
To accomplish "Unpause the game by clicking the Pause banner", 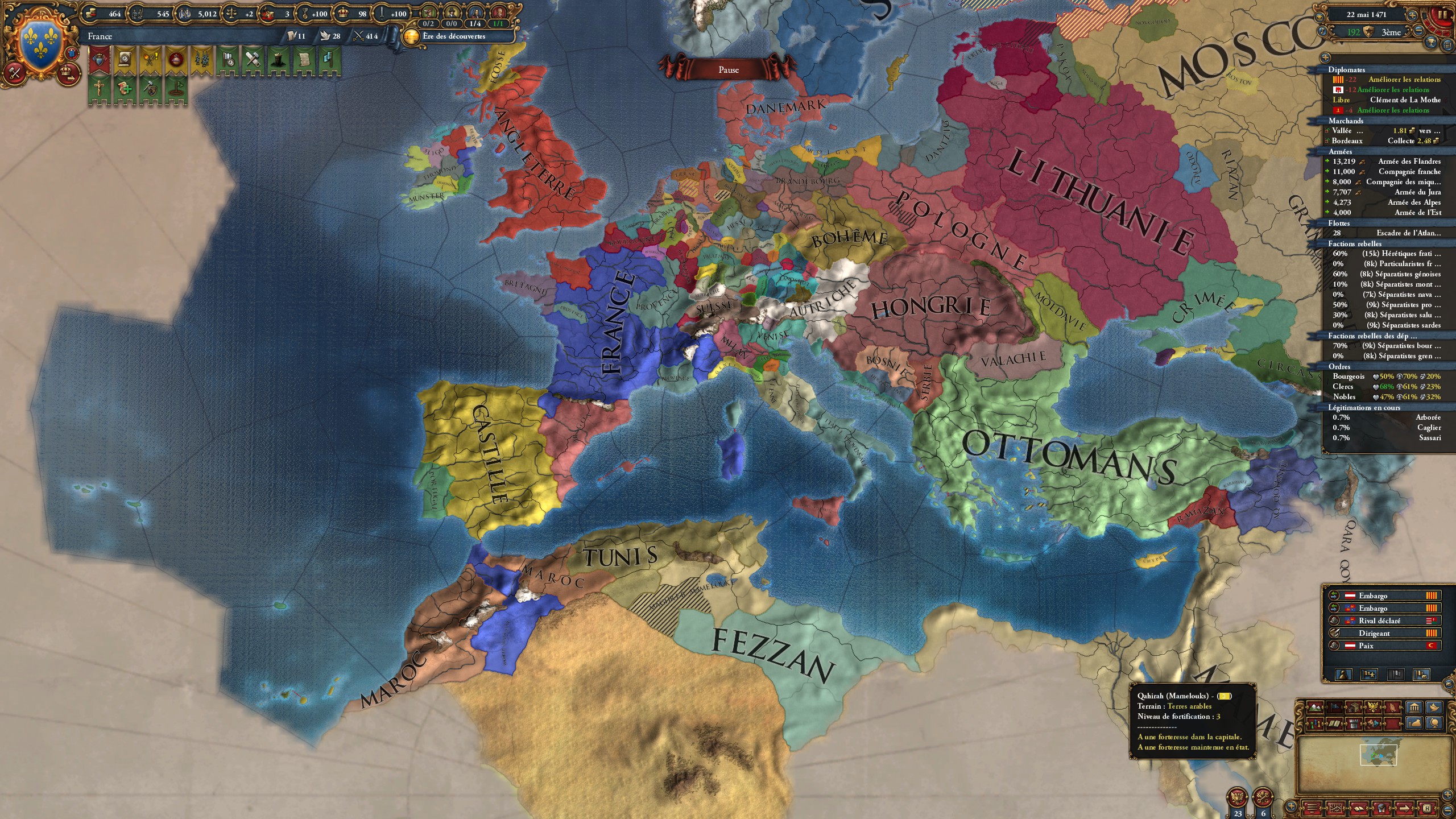I will [x=728, y=69].
